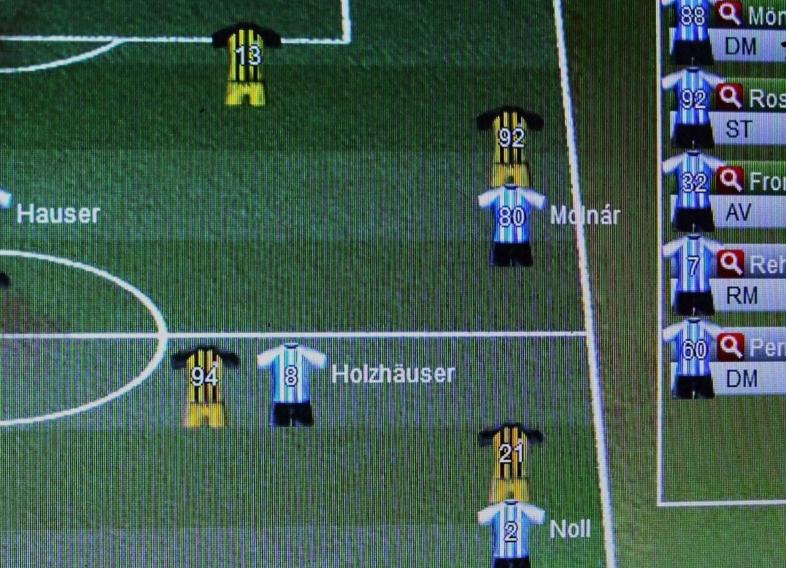This screenshot has height=568, width=786.
Task: Pick Noll's number 2 shirt
Action: (x=510, y=530)
